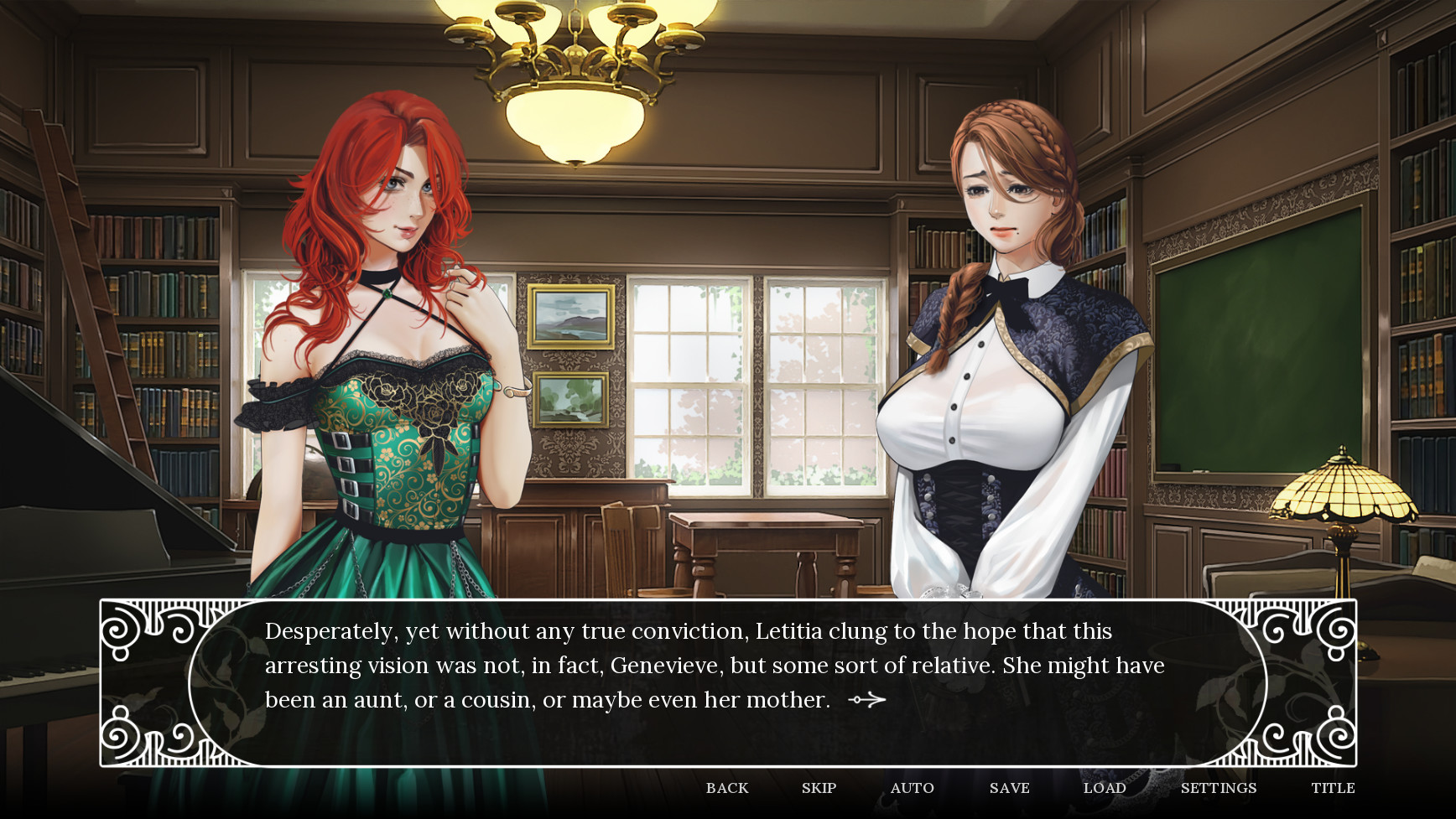This screenshot has width=1456, height=819.
Task: Click BACK to review previous dialogue
Action: point(726,788)
